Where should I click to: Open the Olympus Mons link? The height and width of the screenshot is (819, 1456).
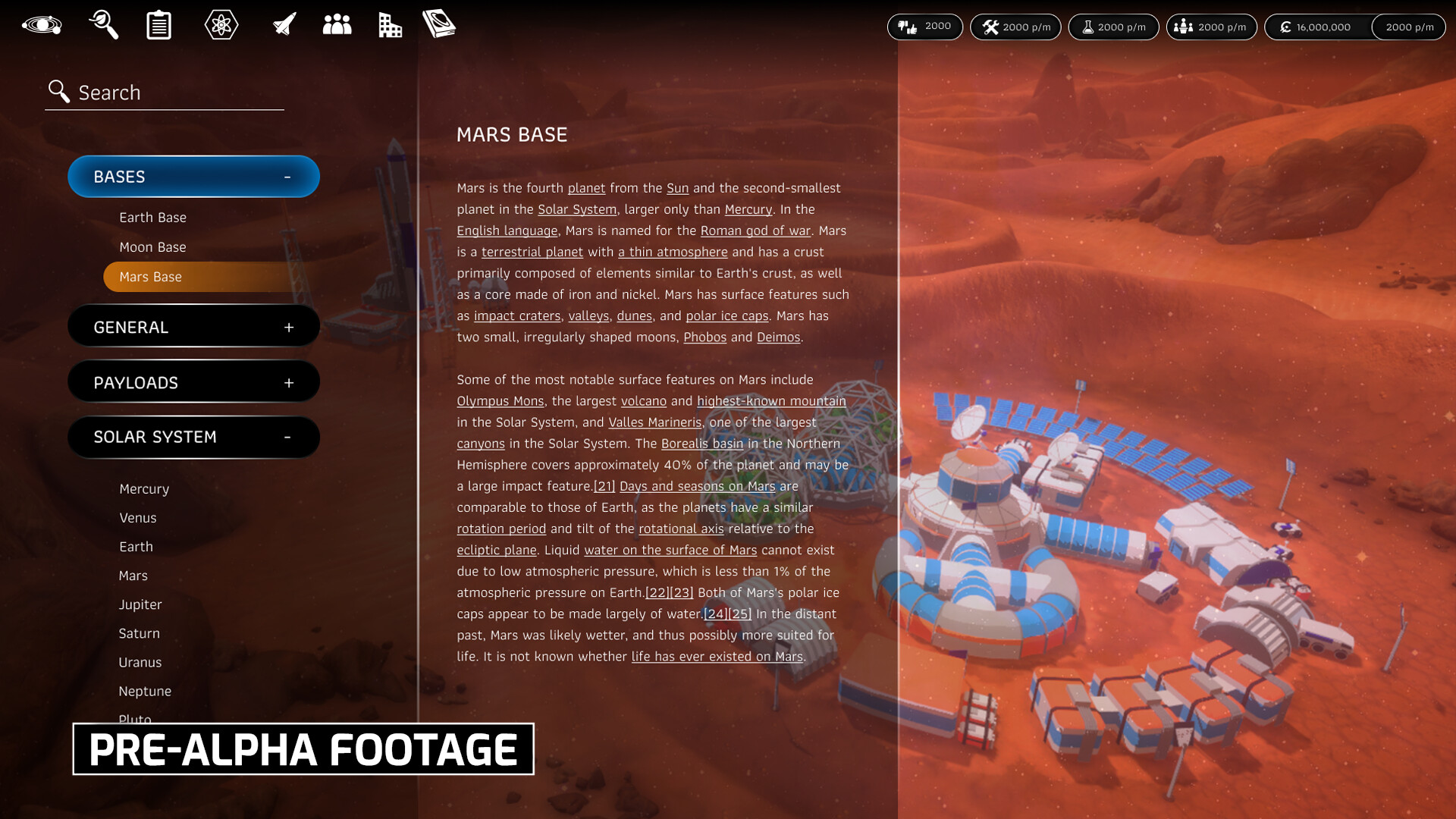[x=500, y=401]
